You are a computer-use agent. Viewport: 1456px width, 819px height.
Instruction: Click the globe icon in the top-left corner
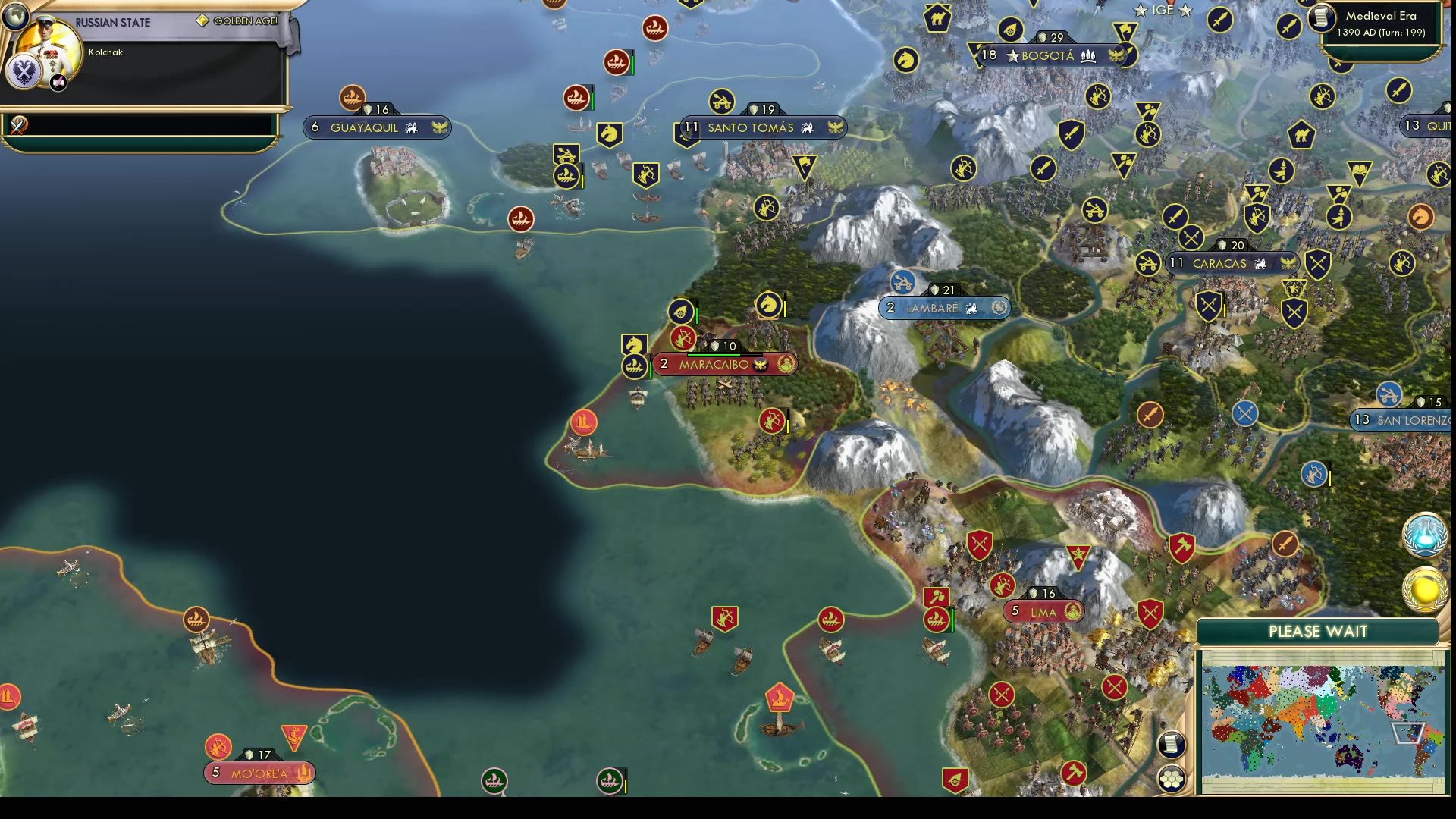[x=17, y=17]
